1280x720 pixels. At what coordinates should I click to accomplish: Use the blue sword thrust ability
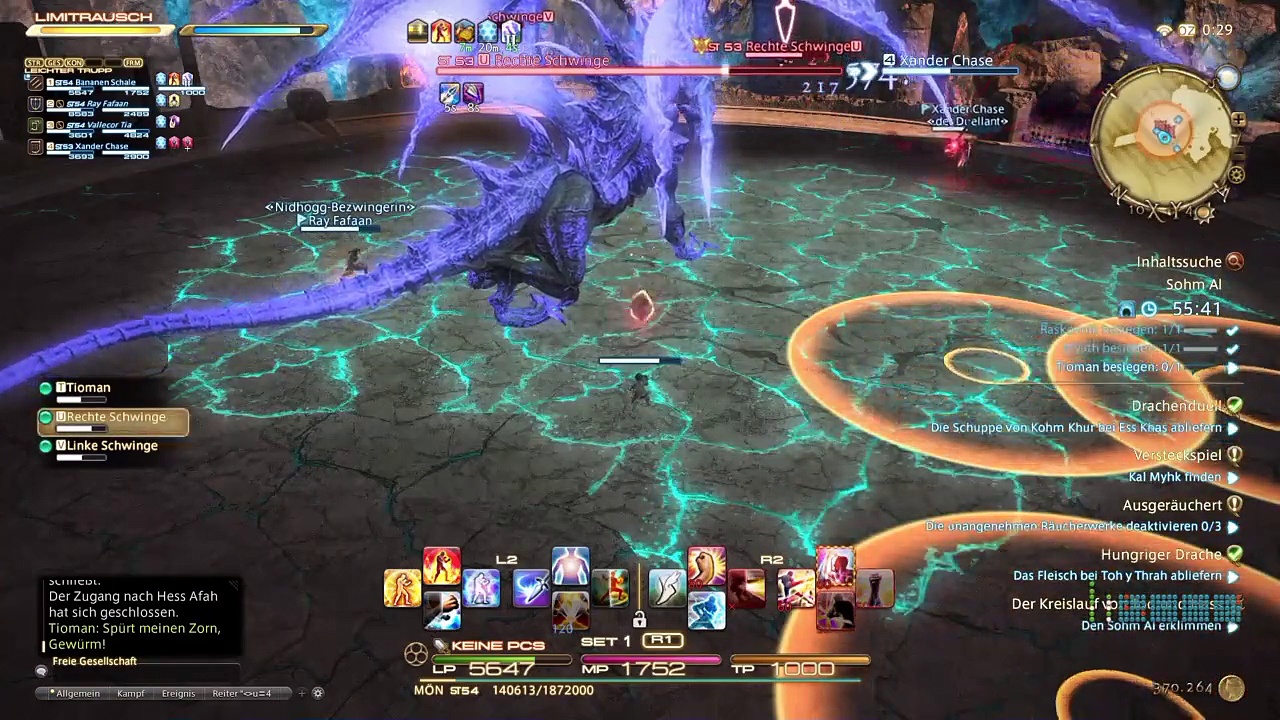click(531, 588)
